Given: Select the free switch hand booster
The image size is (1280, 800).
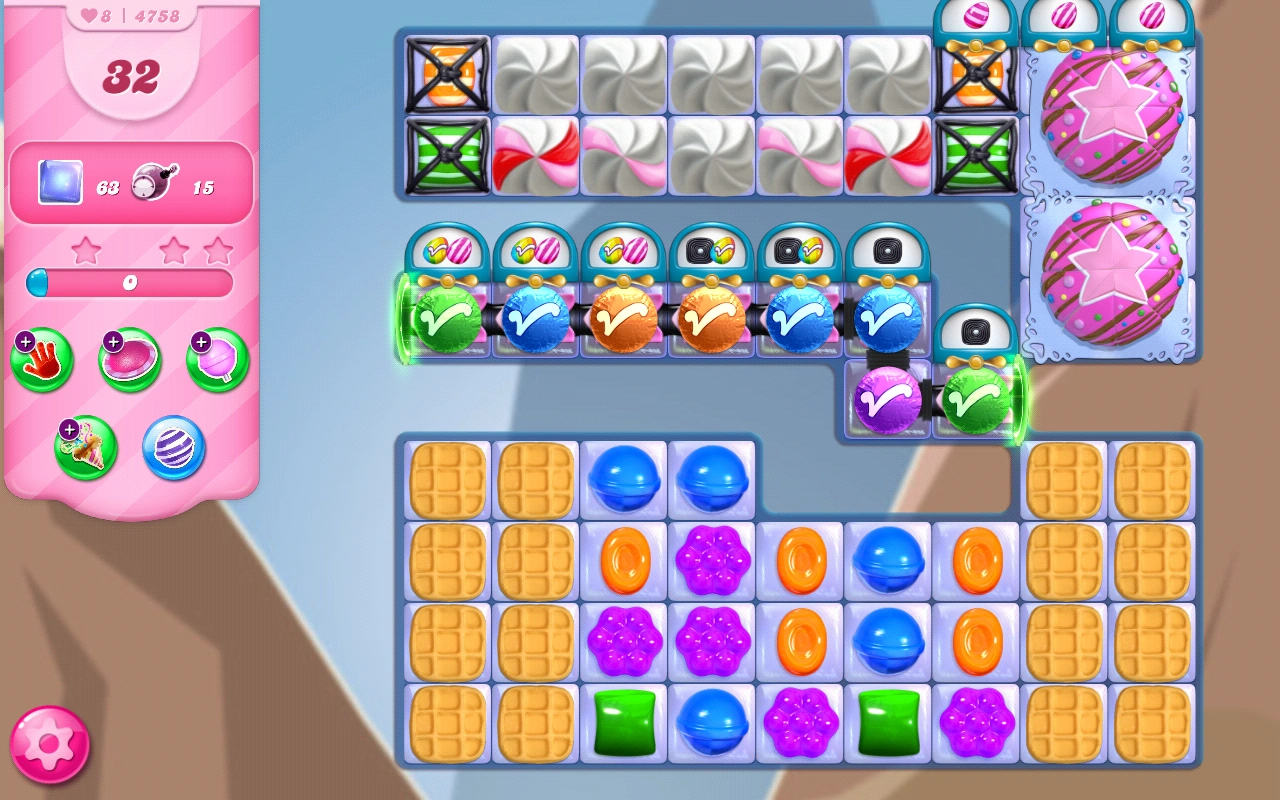Looking at the screenshot, I should [41, 359].
